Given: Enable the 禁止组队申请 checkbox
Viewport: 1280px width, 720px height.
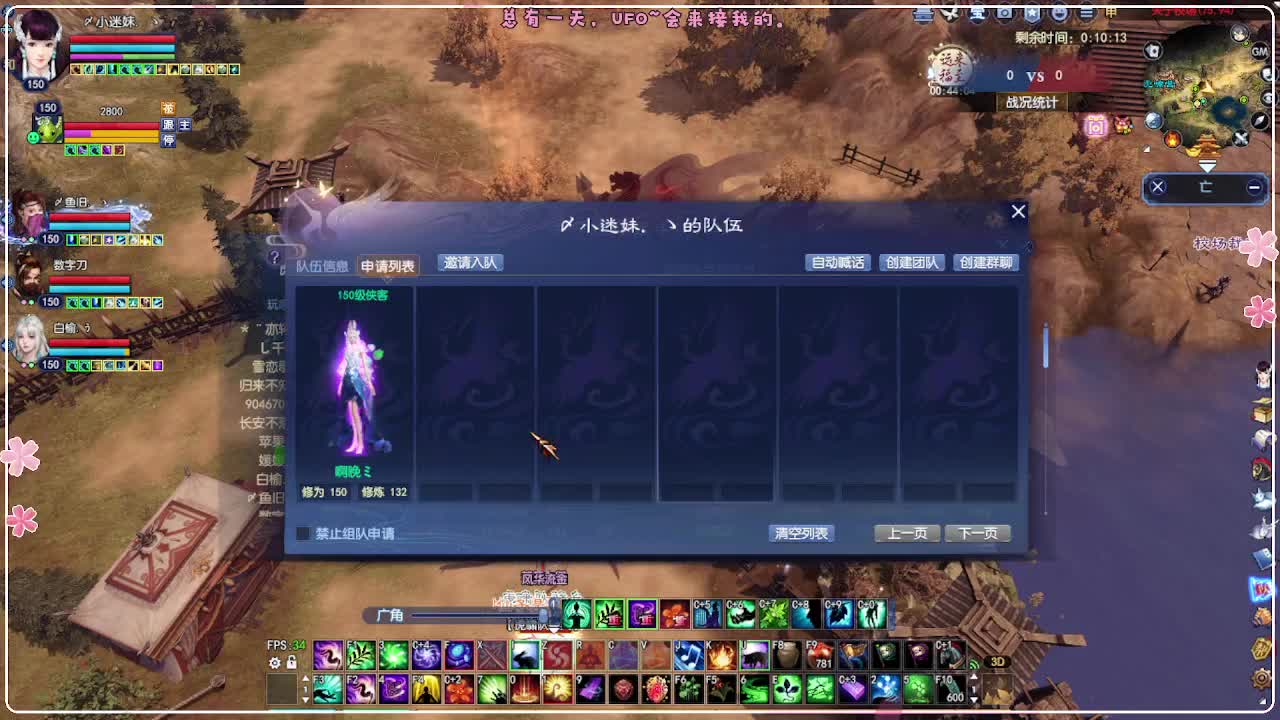Looking at the screenshot, I should 303,534.
